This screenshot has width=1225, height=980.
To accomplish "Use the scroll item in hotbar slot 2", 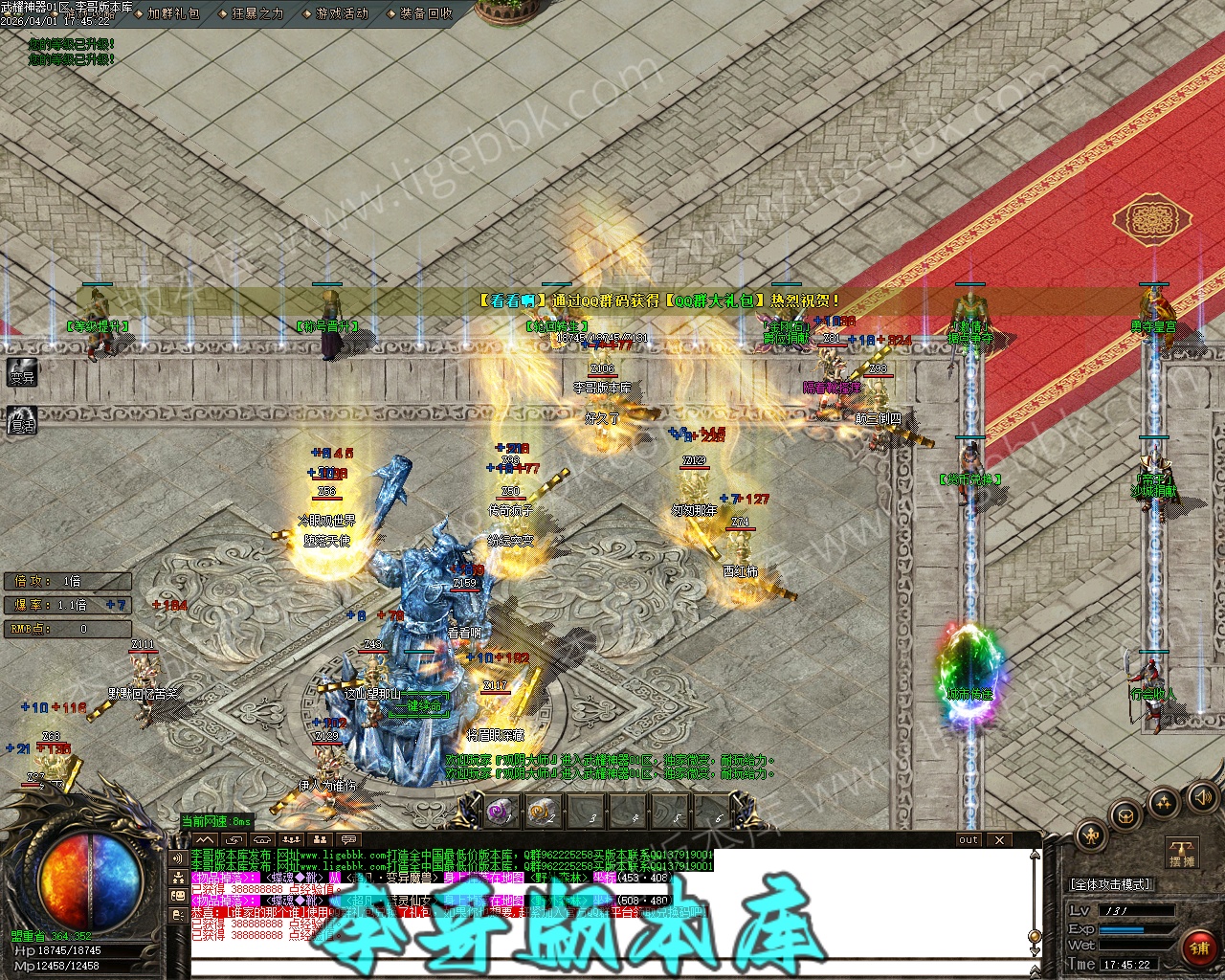I will pyautogui.click(x=541, y=812).
